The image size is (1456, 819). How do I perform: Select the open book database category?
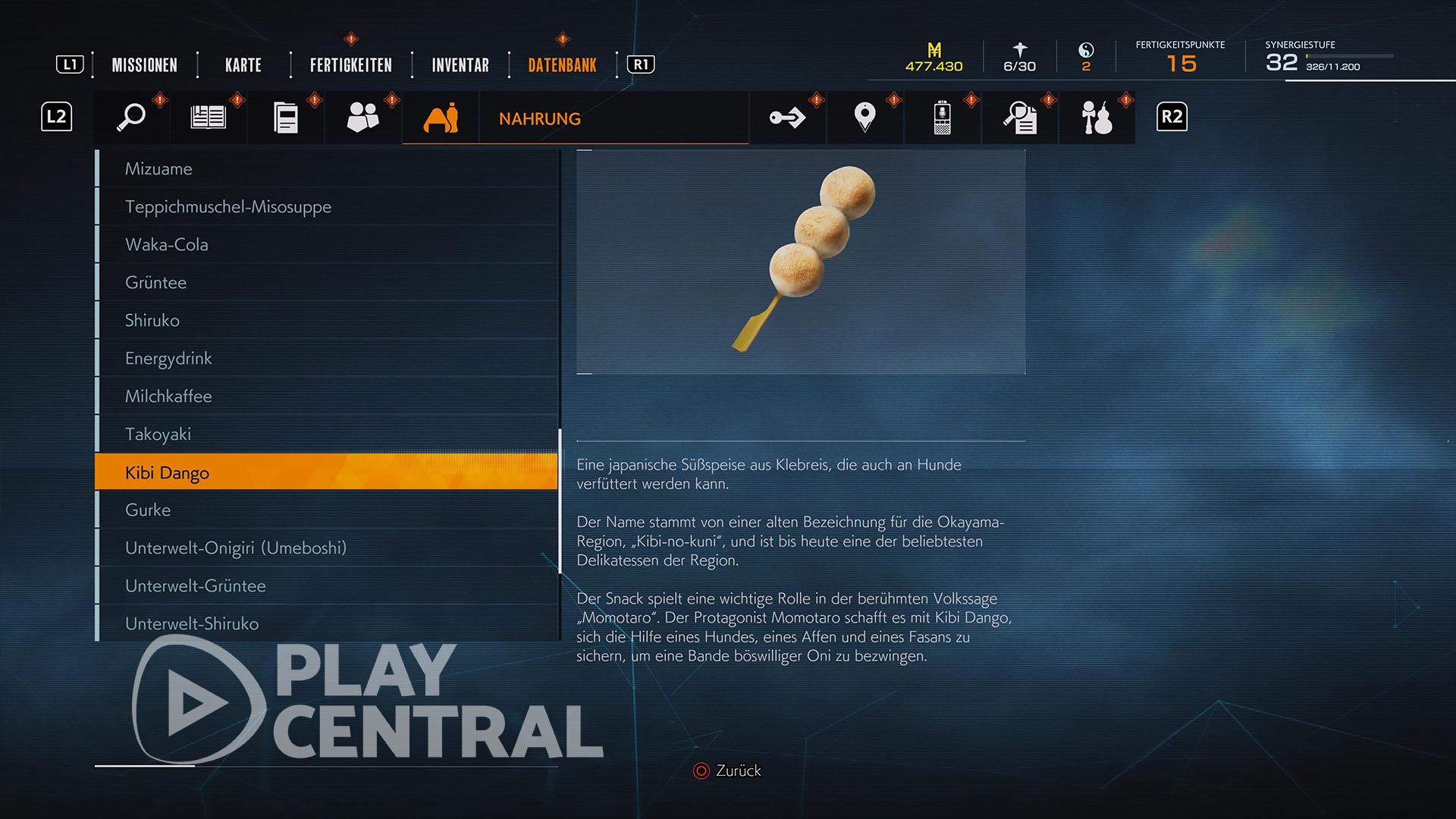pos(209,118)
